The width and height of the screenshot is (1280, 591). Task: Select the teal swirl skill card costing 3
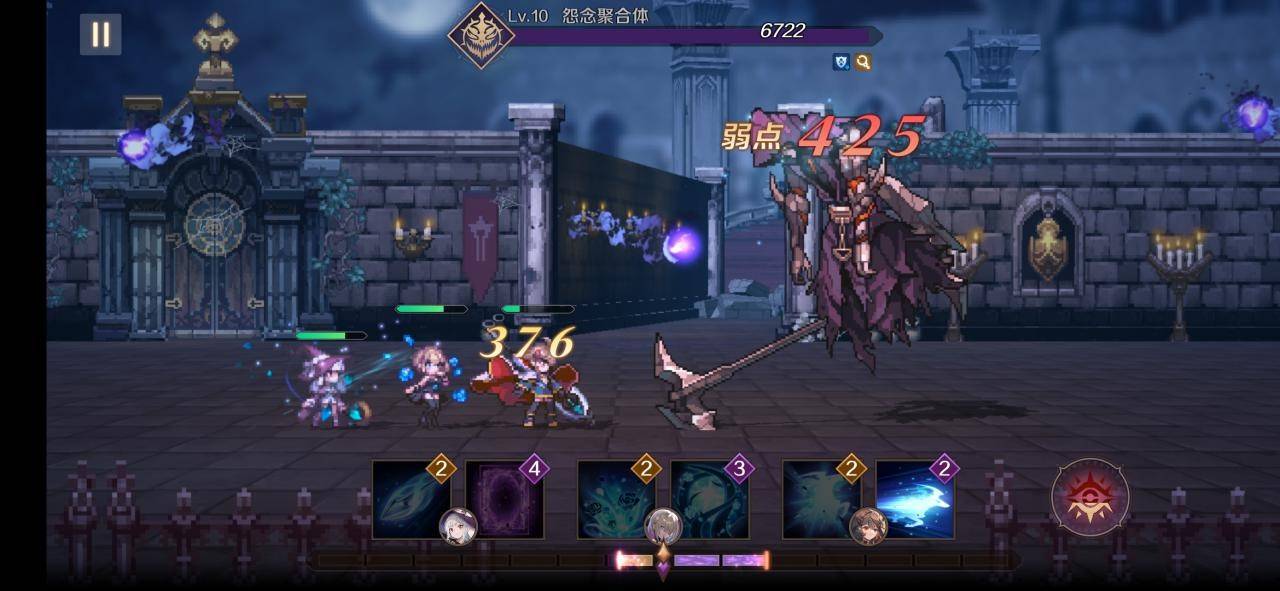[708, 499]
